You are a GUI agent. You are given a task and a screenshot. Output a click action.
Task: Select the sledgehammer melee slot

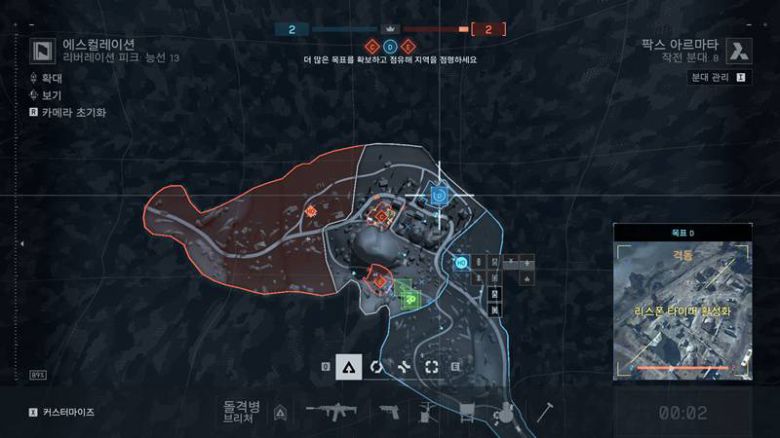pos(545,410)
